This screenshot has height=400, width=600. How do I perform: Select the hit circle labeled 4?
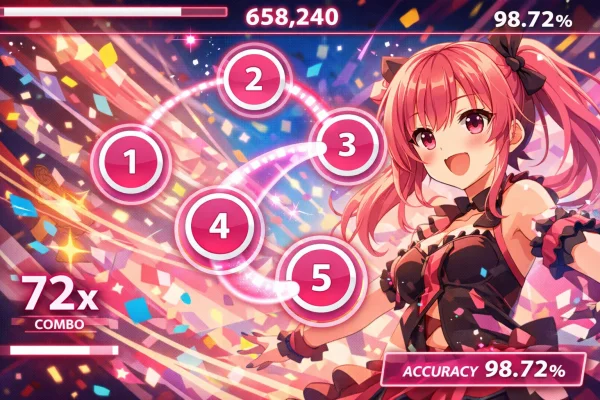click(x=219, y=225)
